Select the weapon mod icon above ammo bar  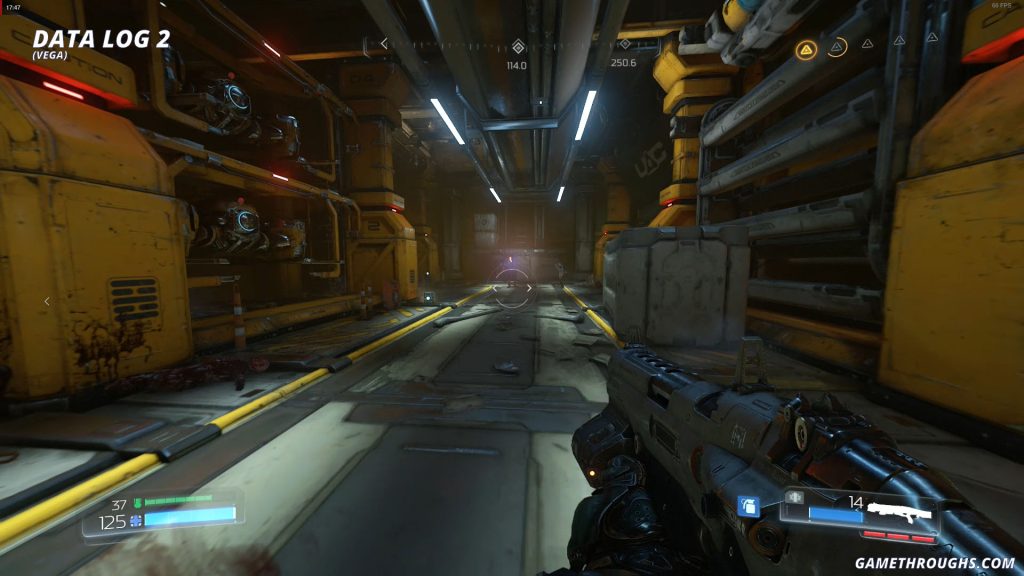[x=796, y=496]
